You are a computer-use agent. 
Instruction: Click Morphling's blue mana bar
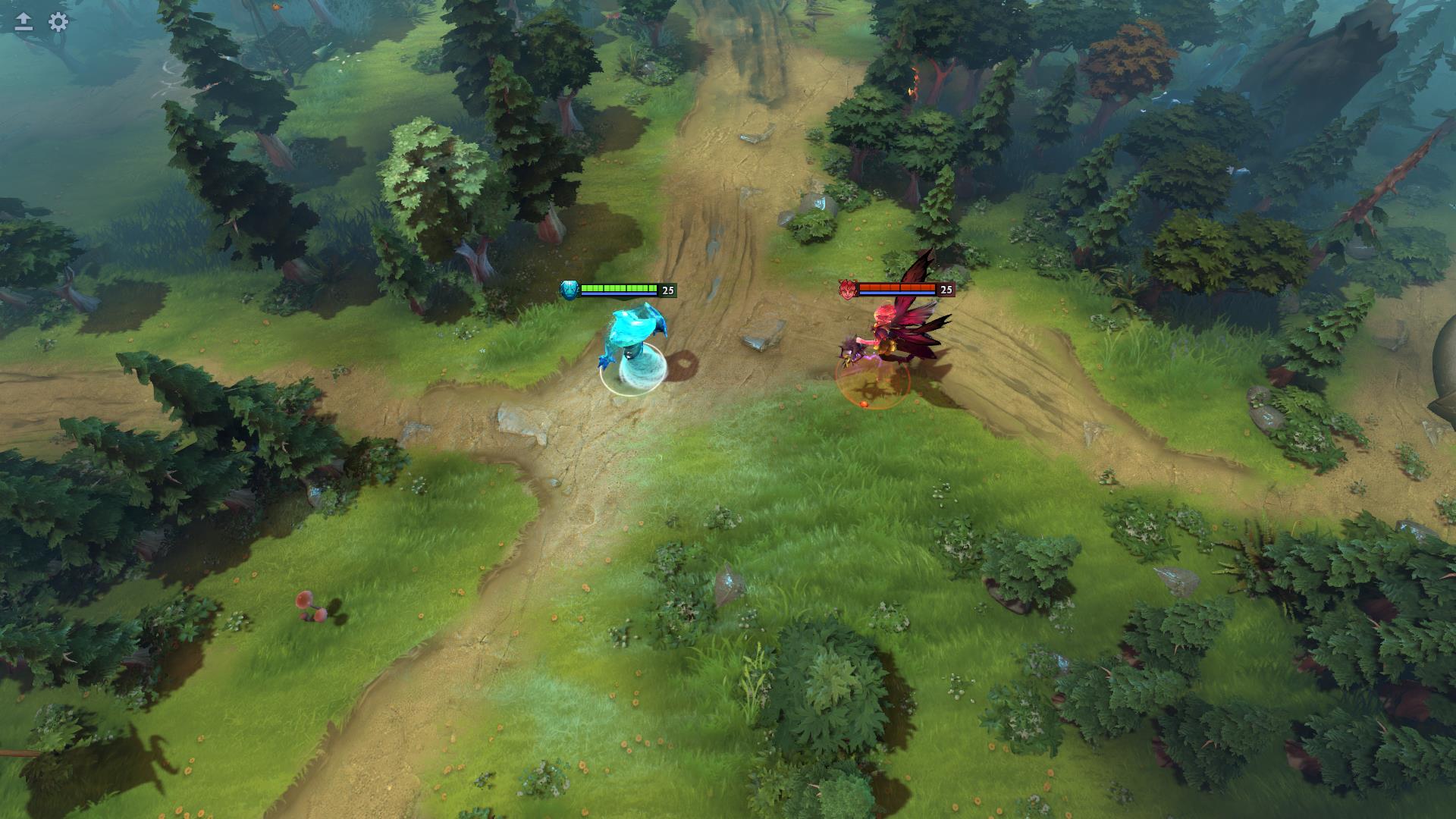tap(618, 294)
